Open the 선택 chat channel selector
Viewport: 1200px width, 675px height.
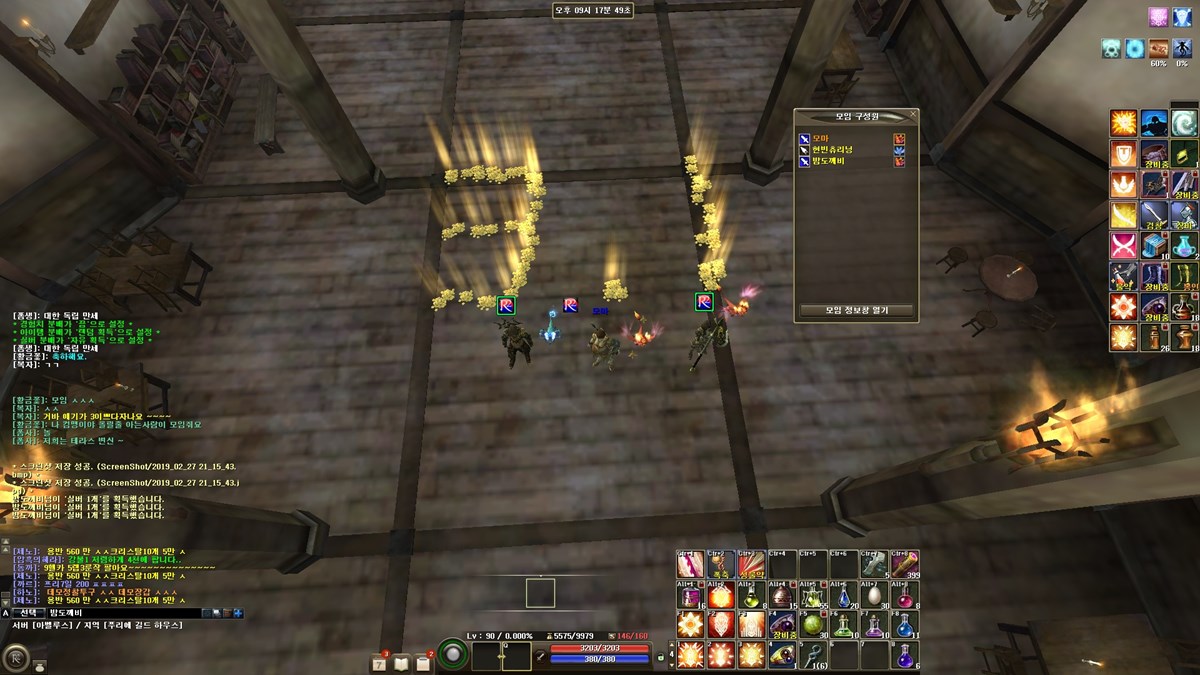pos(29,613)
